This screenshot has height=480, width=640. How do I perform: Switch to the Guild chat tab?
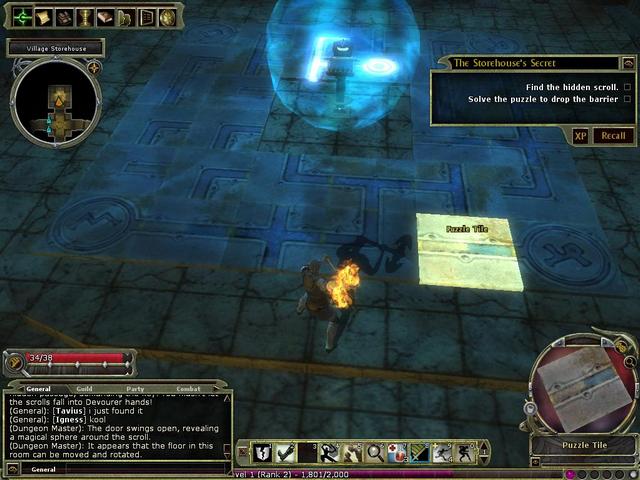[84, 388]
